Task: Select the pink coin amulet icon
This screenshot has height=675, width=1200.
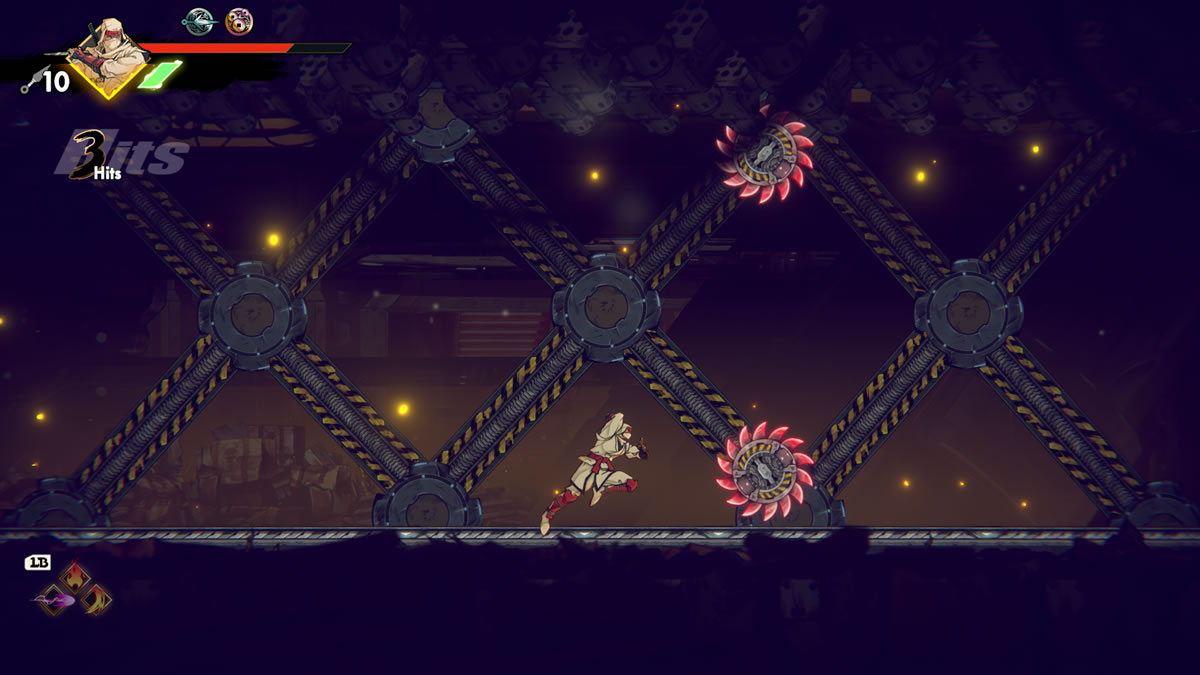Action: (x=239, y=20)
